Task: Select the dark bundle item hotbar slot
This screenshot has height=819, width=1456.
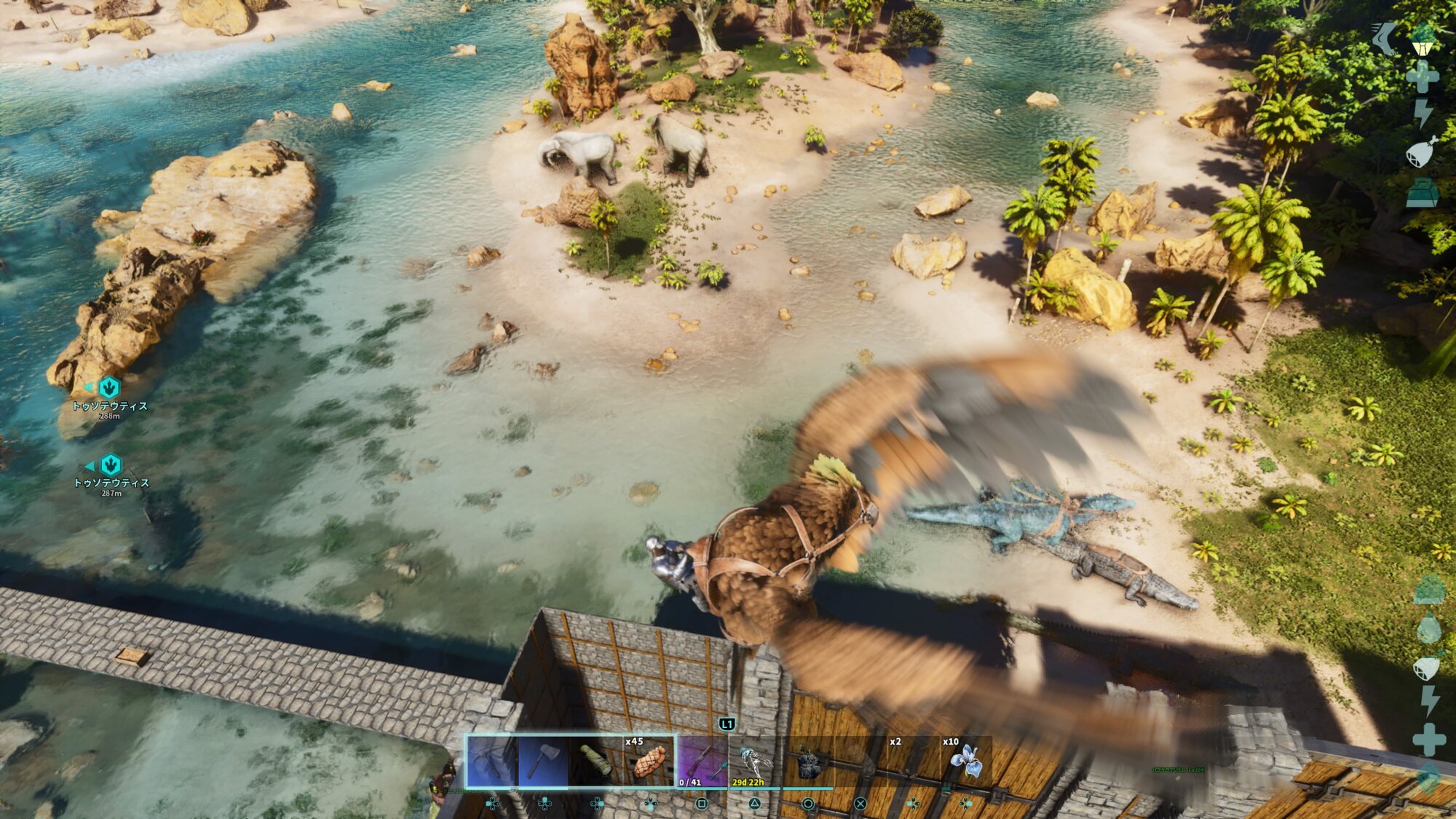Action: pos(807,761)
